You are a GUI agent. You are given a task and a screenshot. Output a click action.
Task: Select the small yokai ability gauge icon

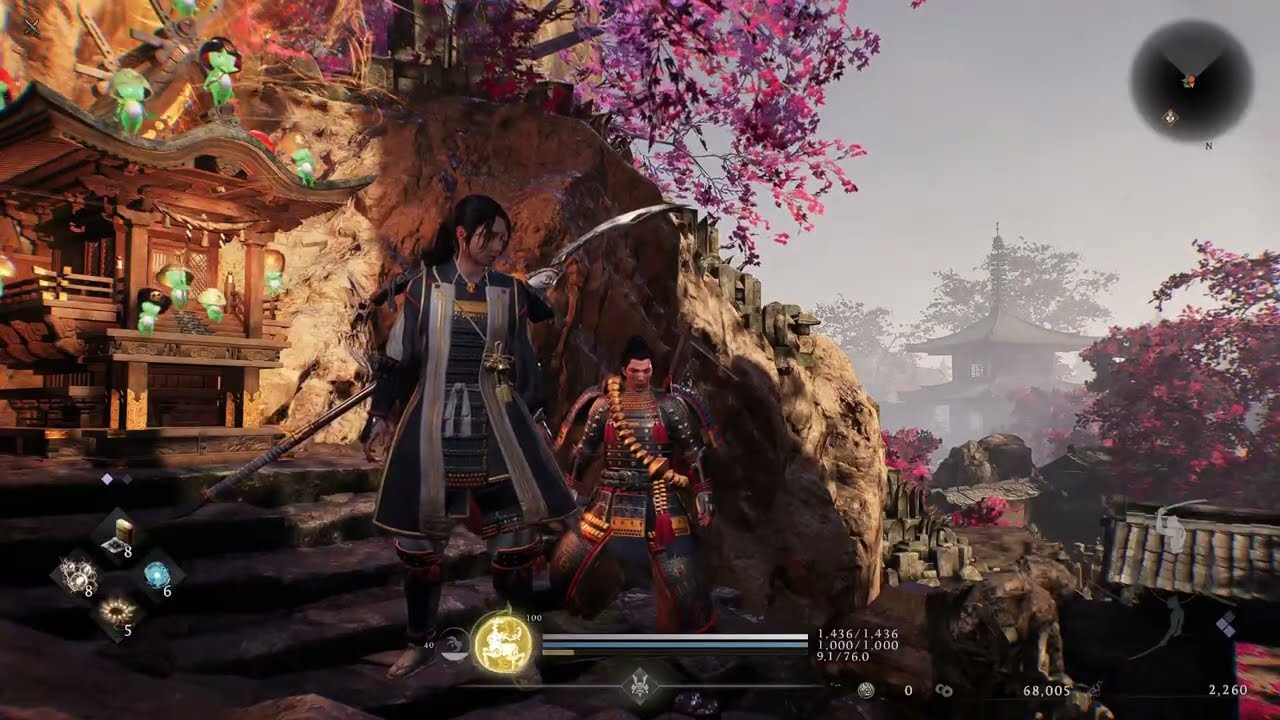pyautogui.click(x=455, y=644)
